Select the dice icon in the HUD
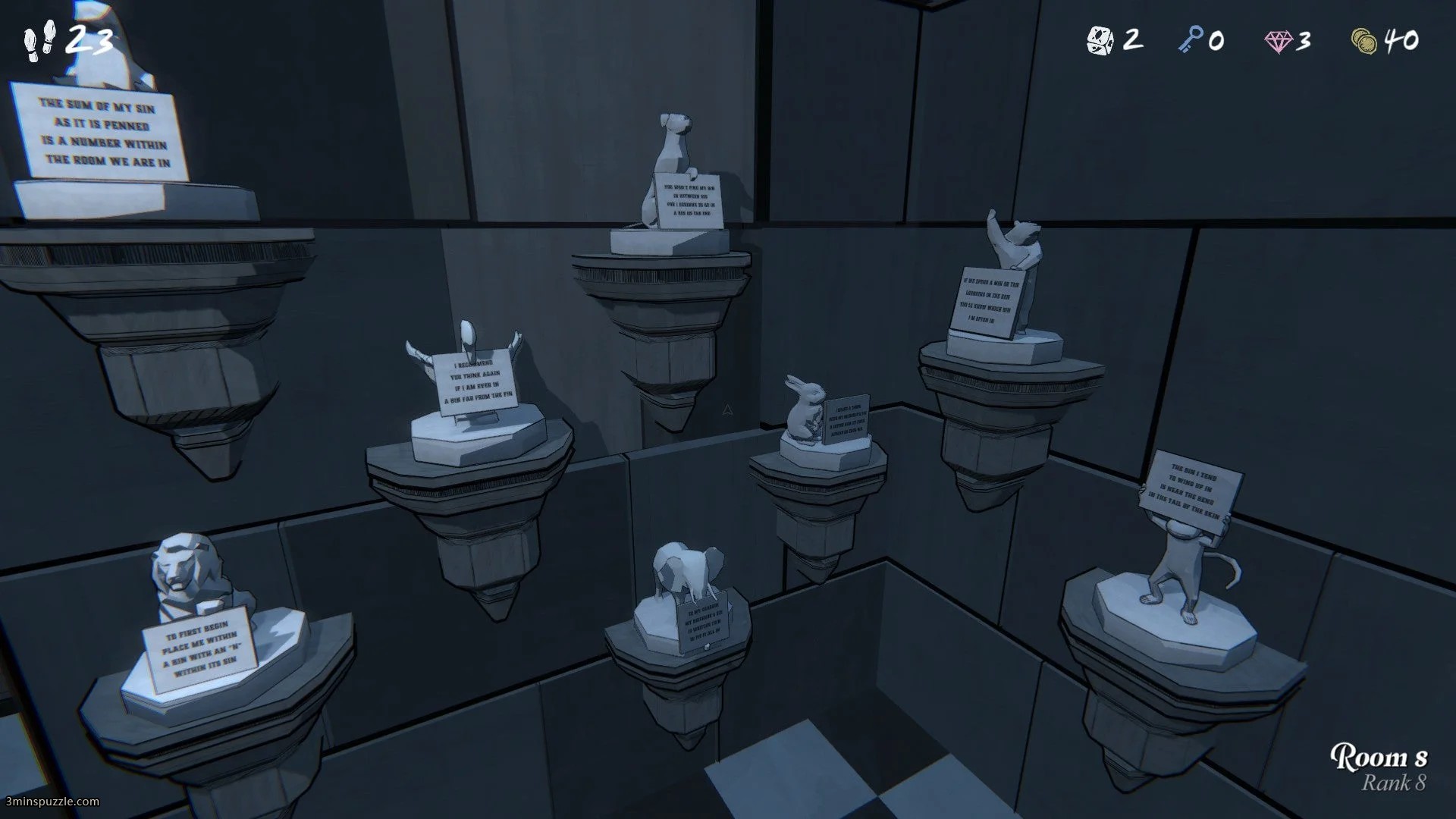The width and height of the screenshot is (1456, 819). click(1099, 39)
